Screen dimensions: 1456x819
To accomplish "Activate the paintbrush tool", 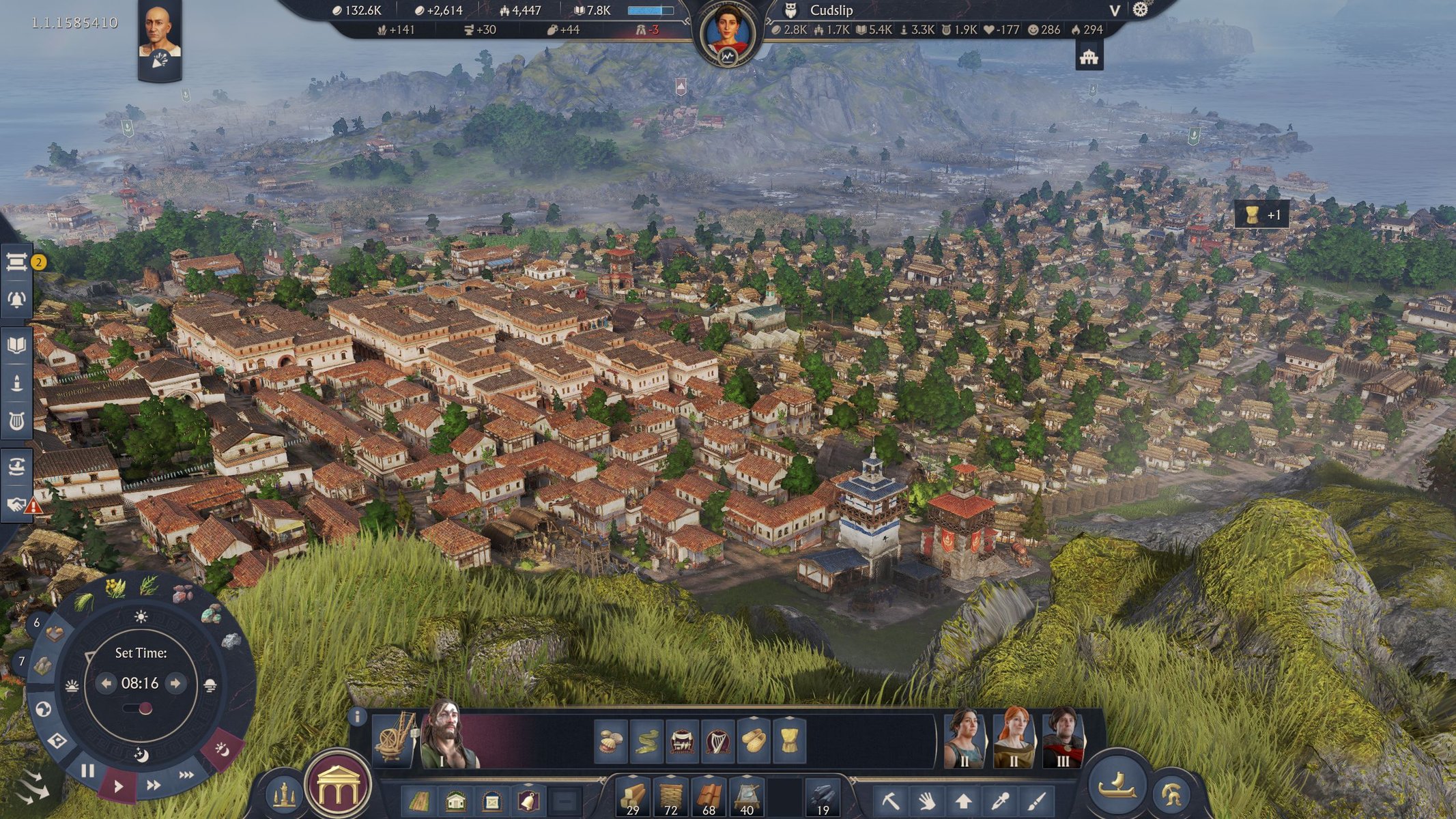I will [1037, 799].
